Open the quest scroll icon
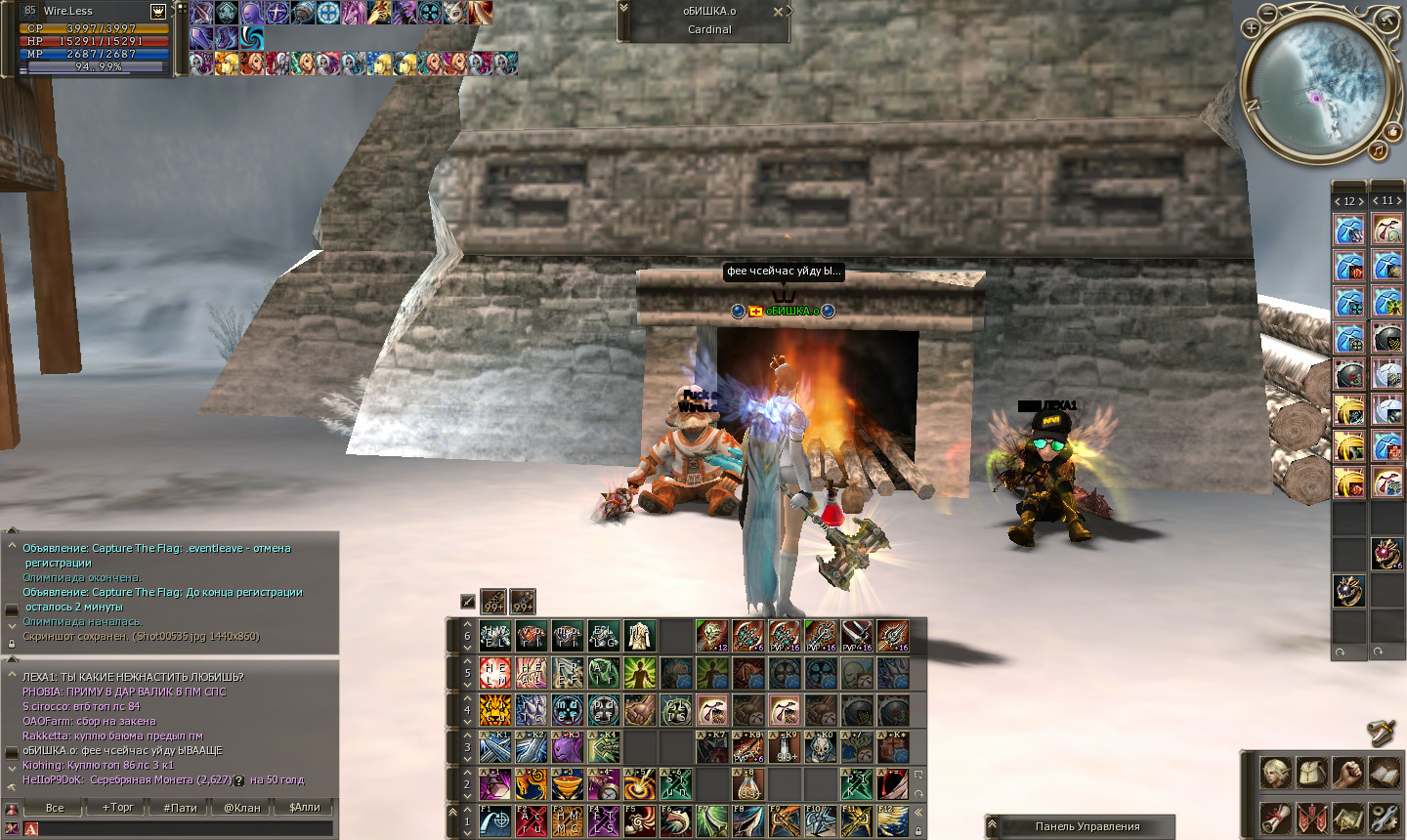Image resolution: width=1407 pixels, height=840 pixels. (1275, 817)
